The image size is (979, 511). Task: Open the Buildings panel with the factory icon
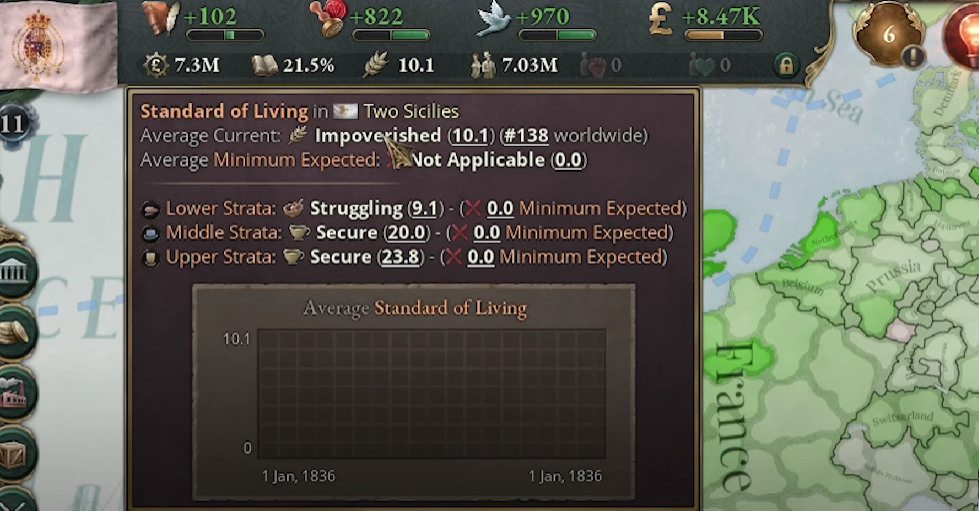15,392
